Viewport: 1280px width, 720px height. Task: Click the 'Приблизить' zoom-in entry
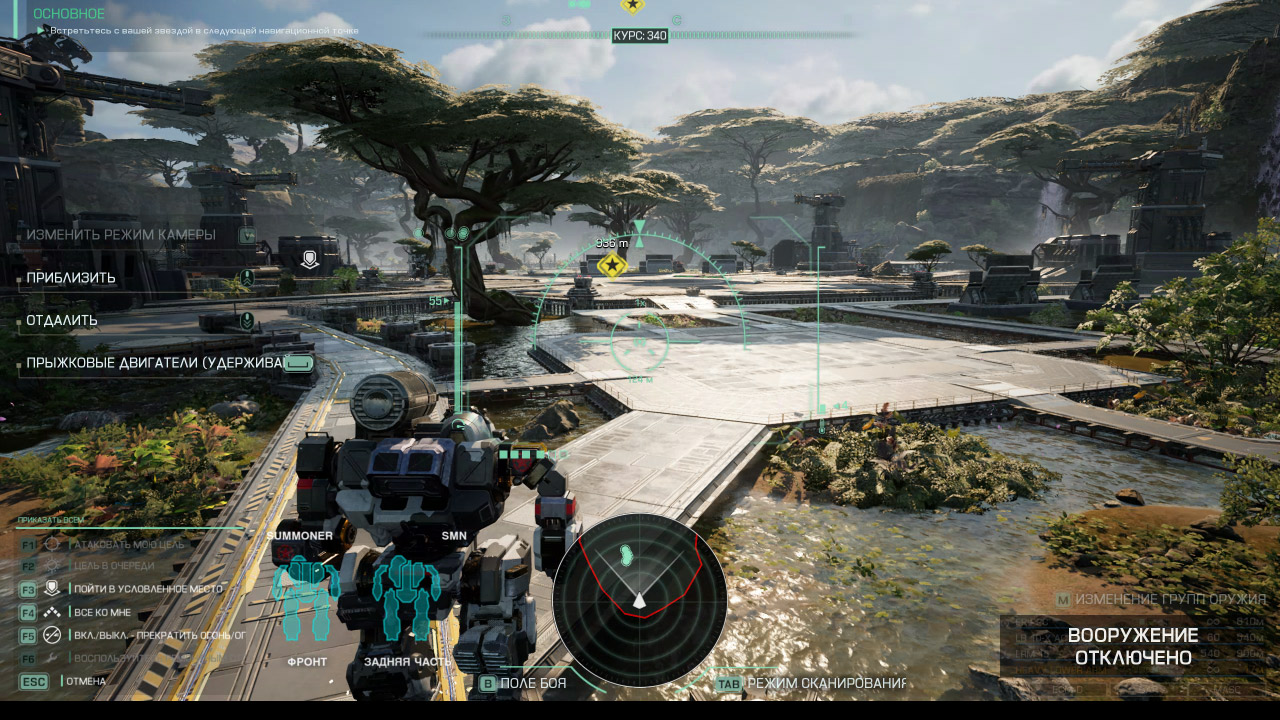(71, 278)
